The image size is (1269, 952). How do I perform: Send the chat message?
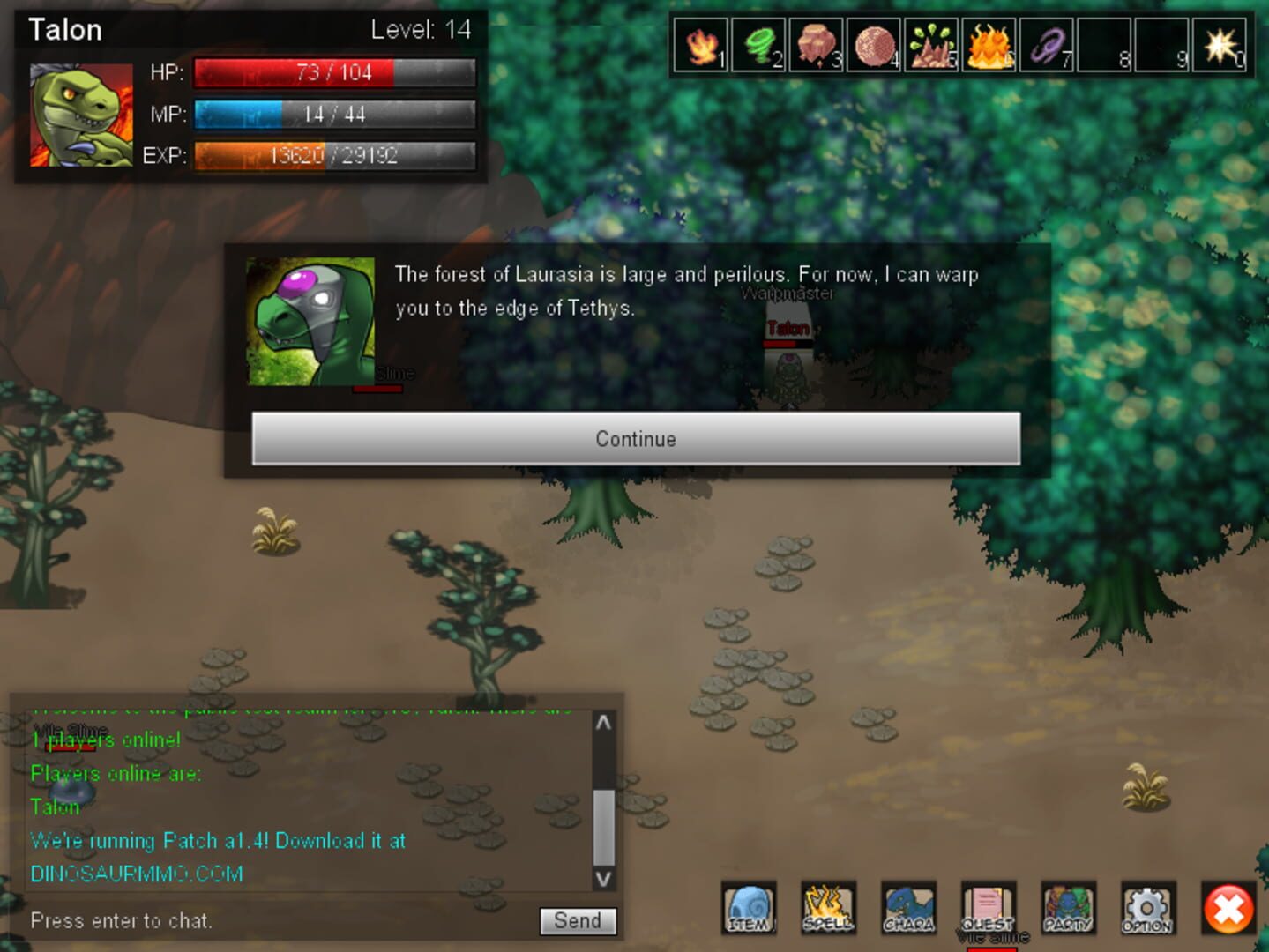pyautogui.click(x=578, y=920)
